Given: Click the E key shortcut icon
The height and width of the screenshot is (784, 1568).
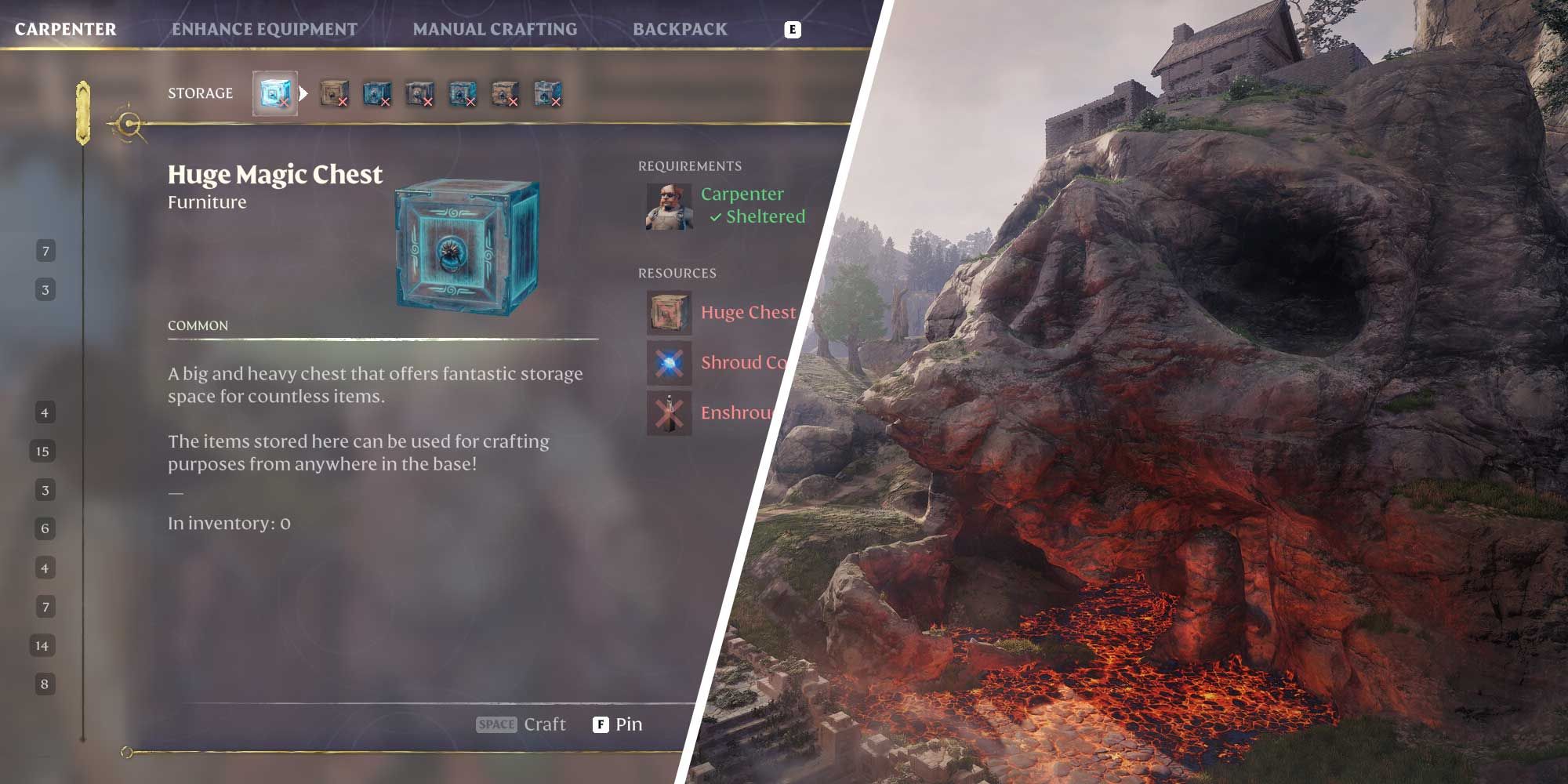Looking at the screenshot, I should [x=795, y=28].
